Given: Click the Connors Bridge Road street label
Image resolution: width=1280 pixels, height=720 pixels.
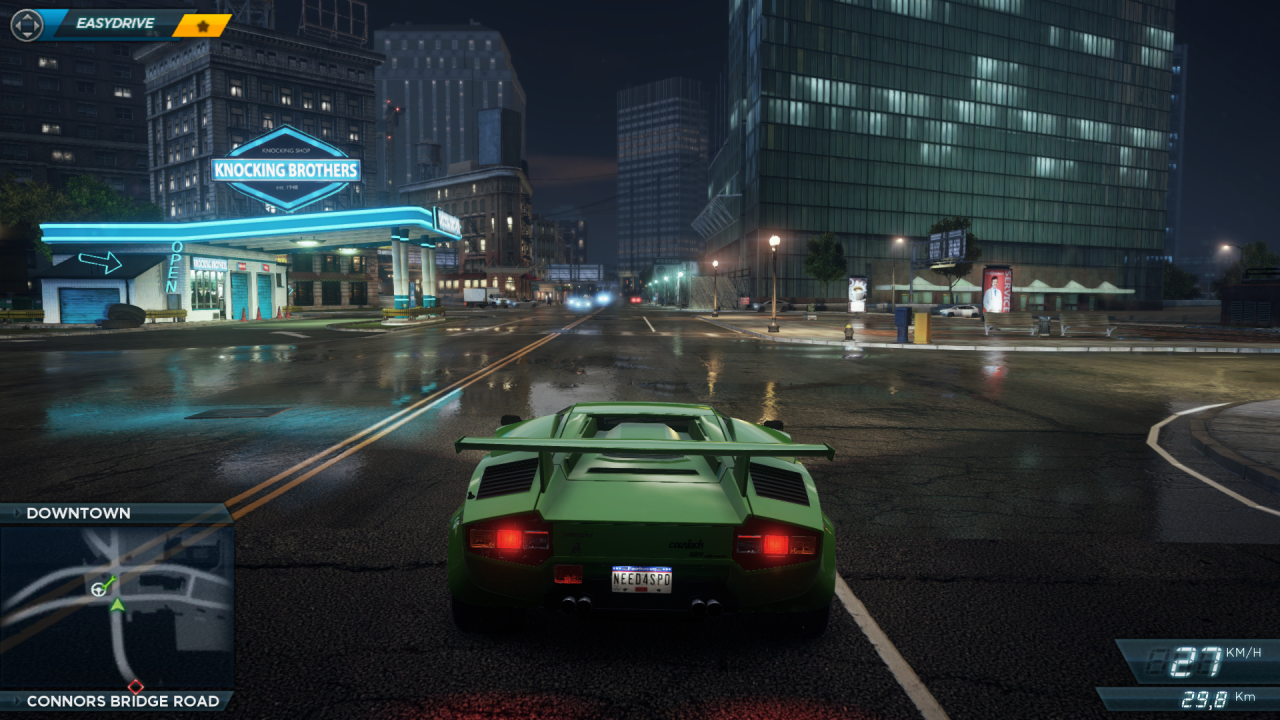Looking at the screenshot, I should point(122,701).
